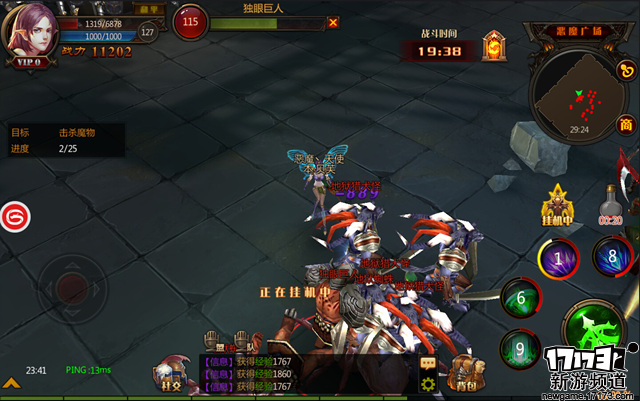Viewport: 640px width, 401px height.
Task: Close the One-Eyed Giant target frame
Action: pos(332,22)
